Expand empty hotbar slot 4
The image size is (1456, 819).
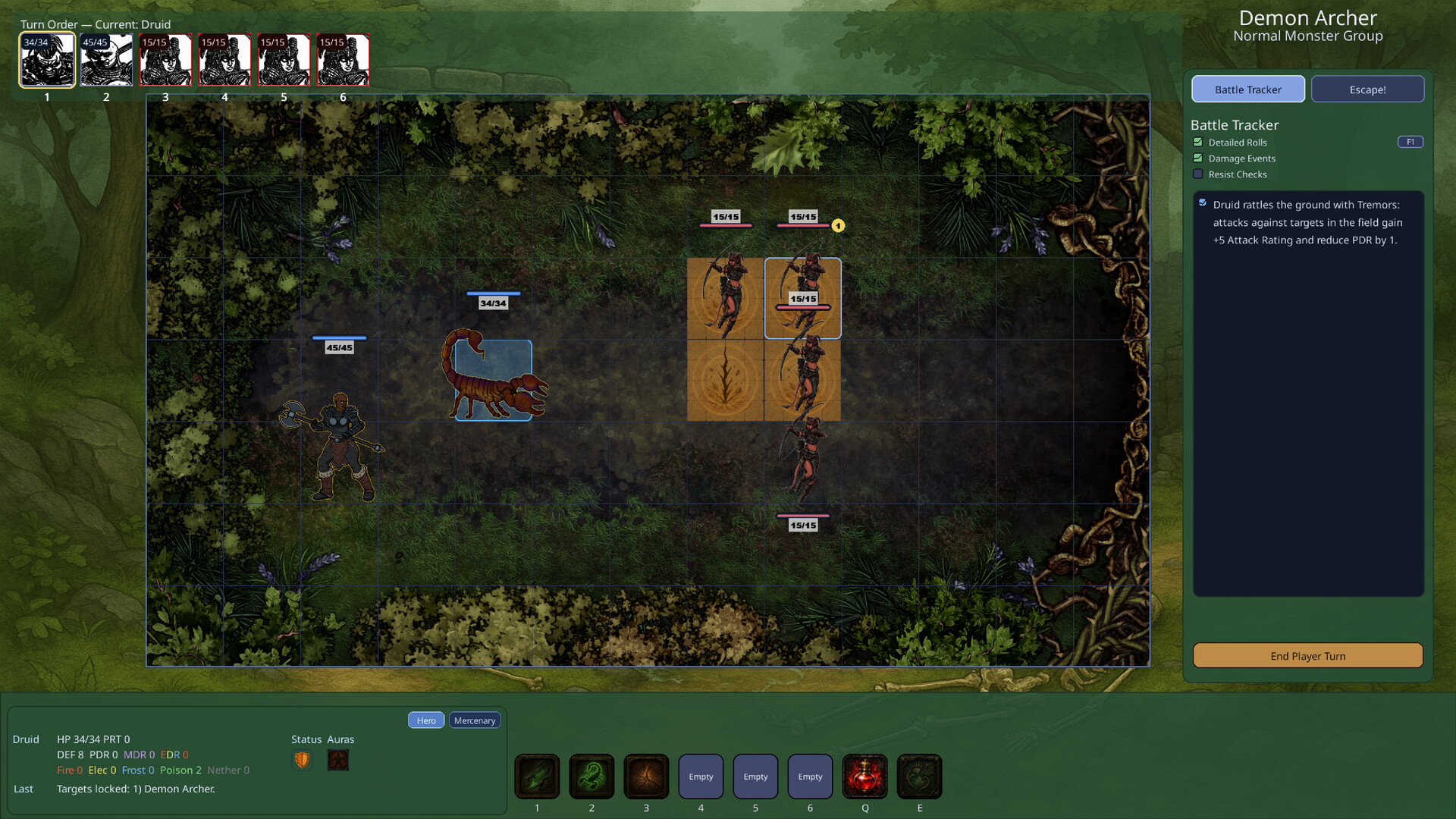[701, 776]
